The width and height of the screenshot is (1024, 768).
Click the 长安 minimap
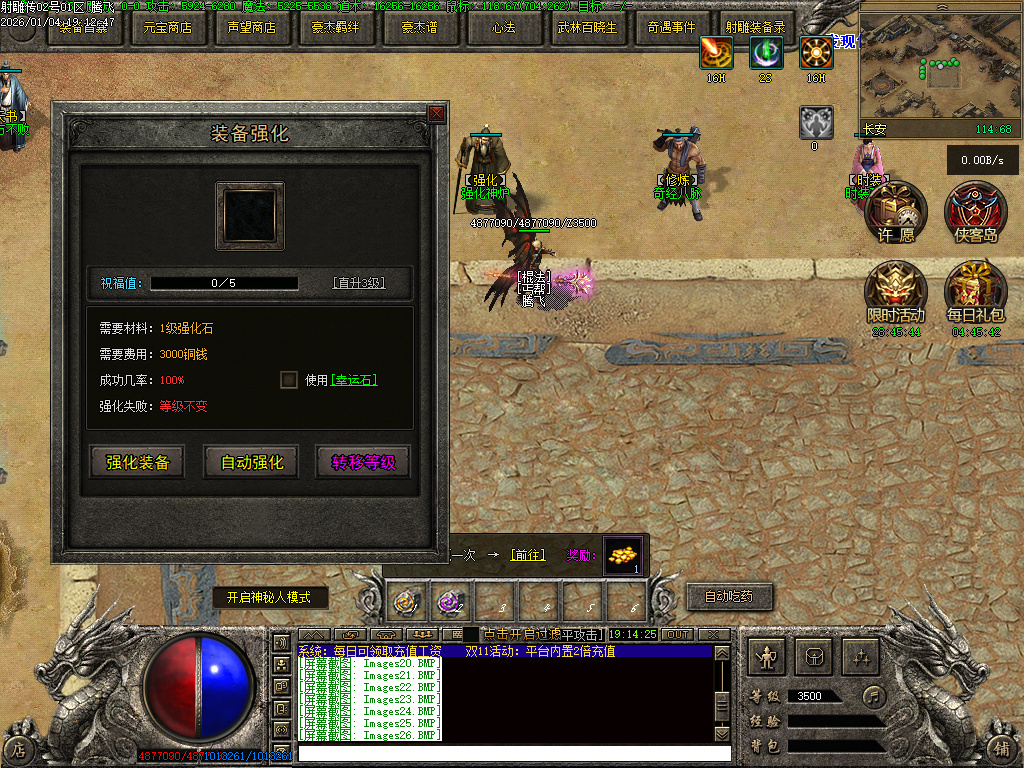936,68
